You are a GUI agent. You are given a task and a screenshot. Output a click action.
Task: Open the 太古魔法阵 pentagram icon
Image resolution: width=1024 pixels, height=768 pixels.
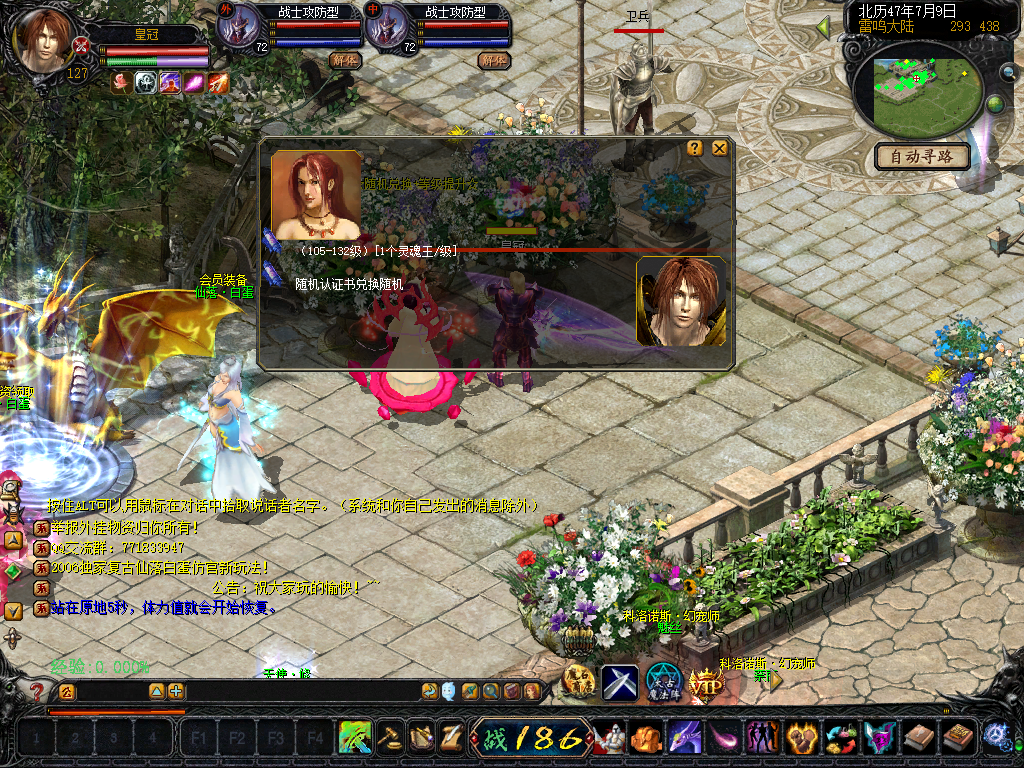point(663,682)
